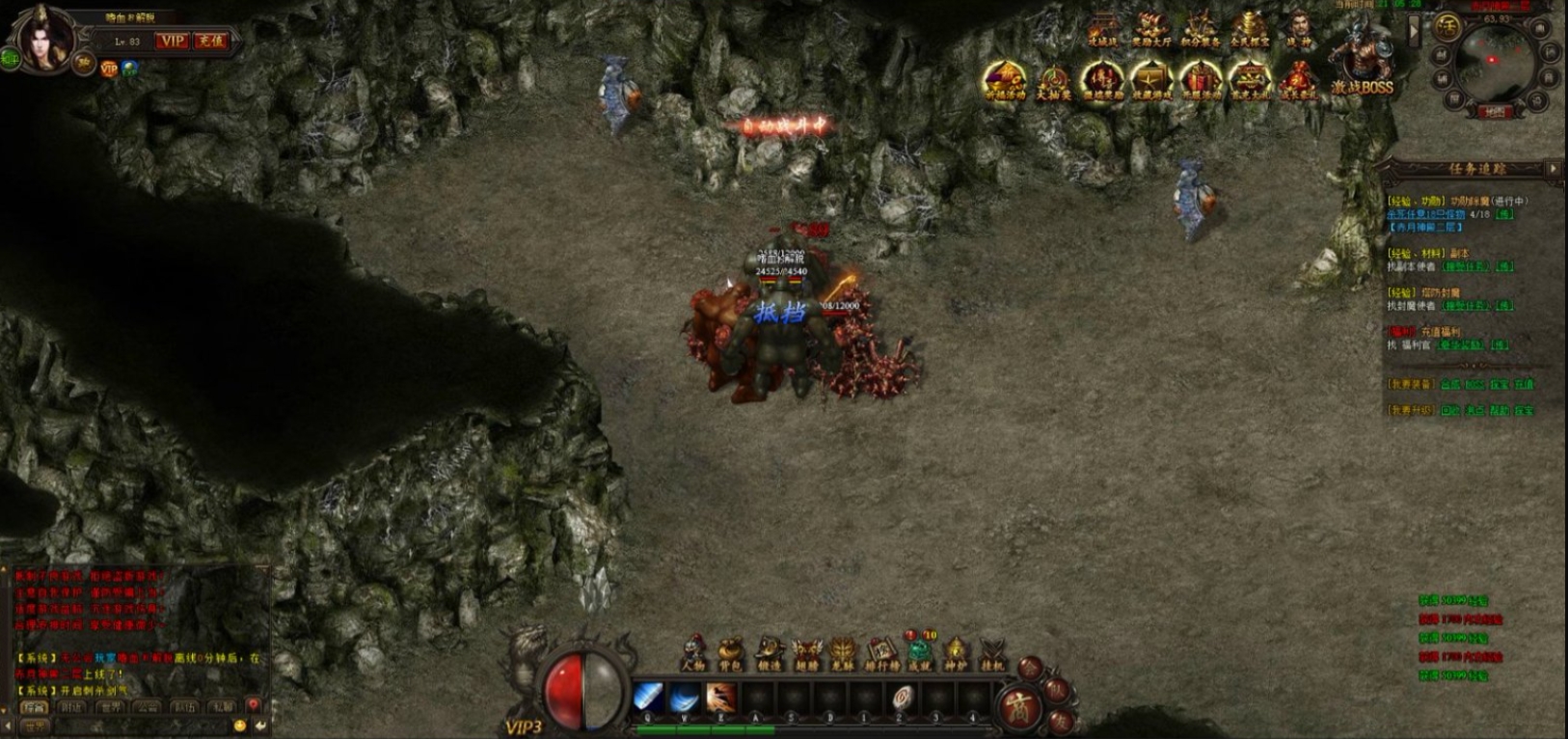Open the 大抽奖 lottery icon

[1053, 81]
